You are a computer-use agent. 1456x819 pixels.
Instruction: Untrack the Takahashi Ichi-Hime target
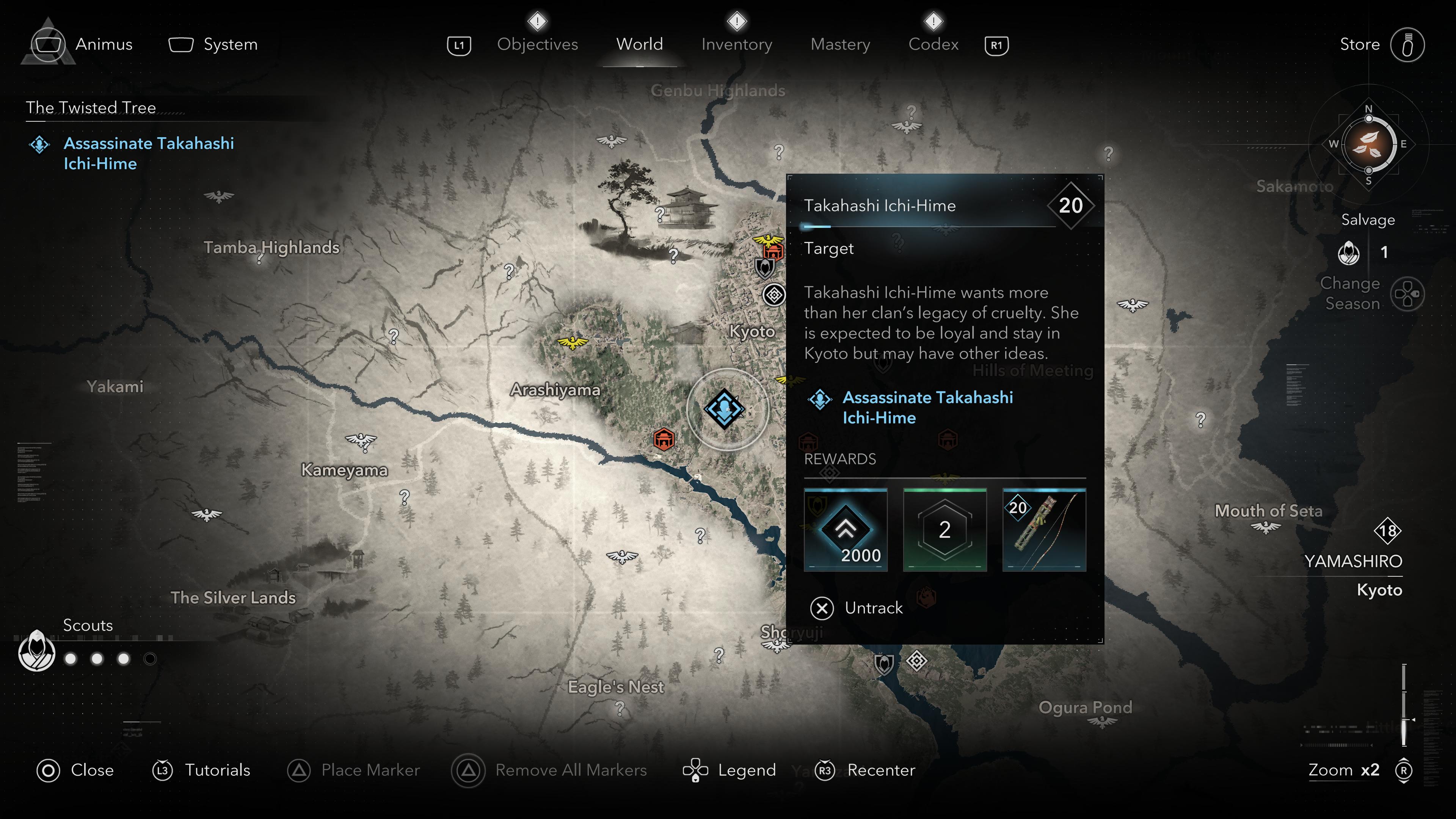(873, 608)
